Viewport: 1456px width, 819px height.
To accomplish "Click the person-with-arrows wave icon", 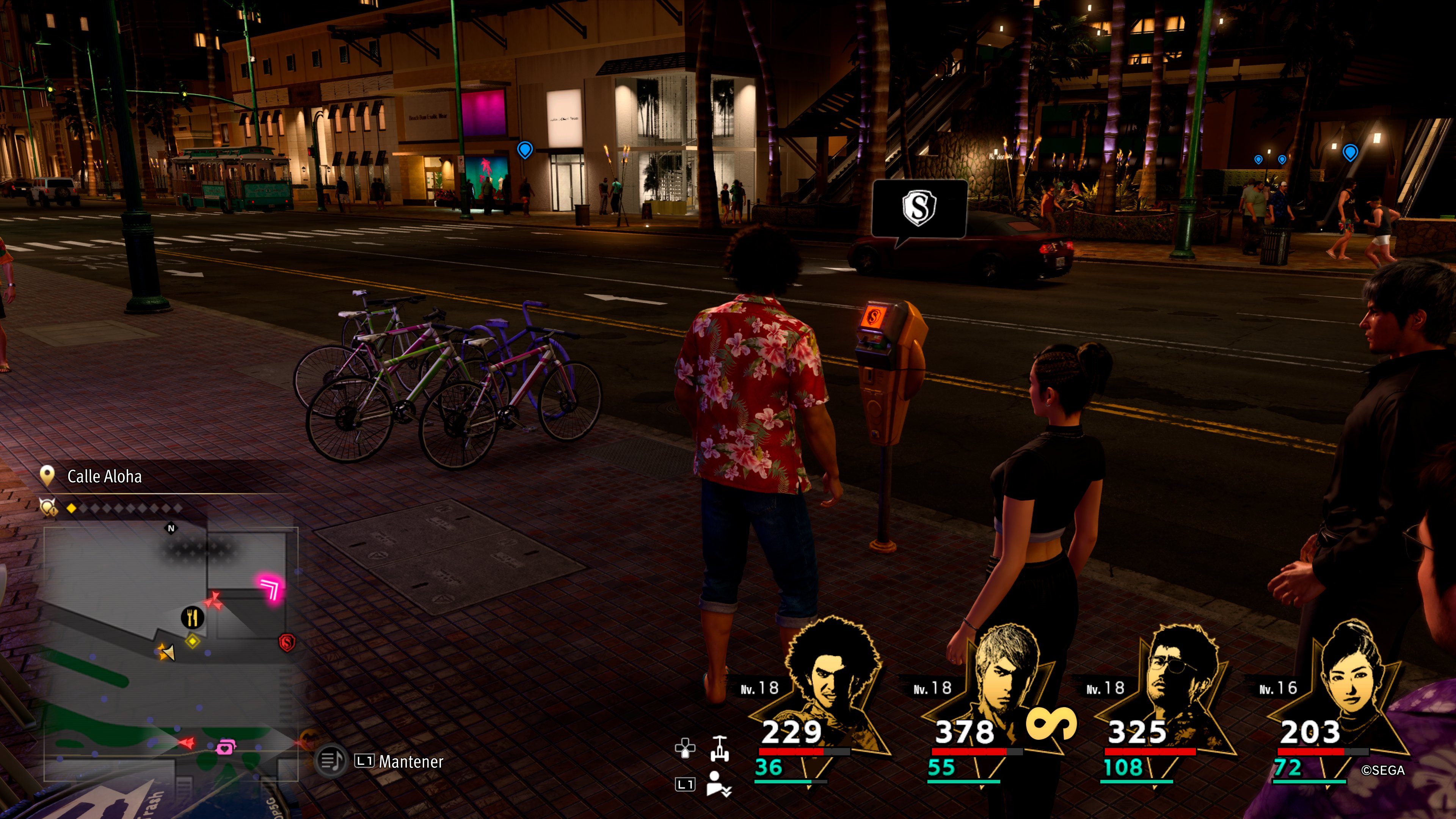I will point(719,783).
